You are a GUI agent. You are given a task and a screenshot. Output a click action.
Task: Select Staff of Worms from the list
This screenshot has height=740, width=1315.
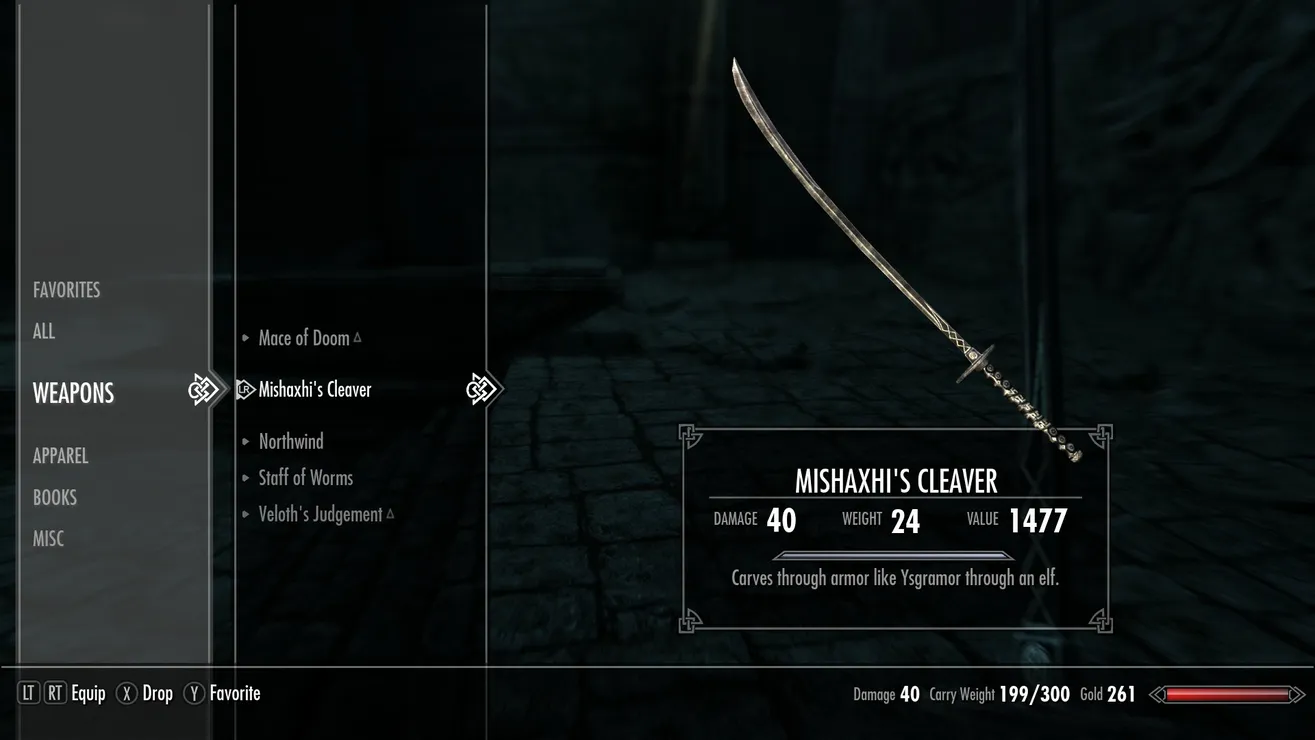point(306,478)
